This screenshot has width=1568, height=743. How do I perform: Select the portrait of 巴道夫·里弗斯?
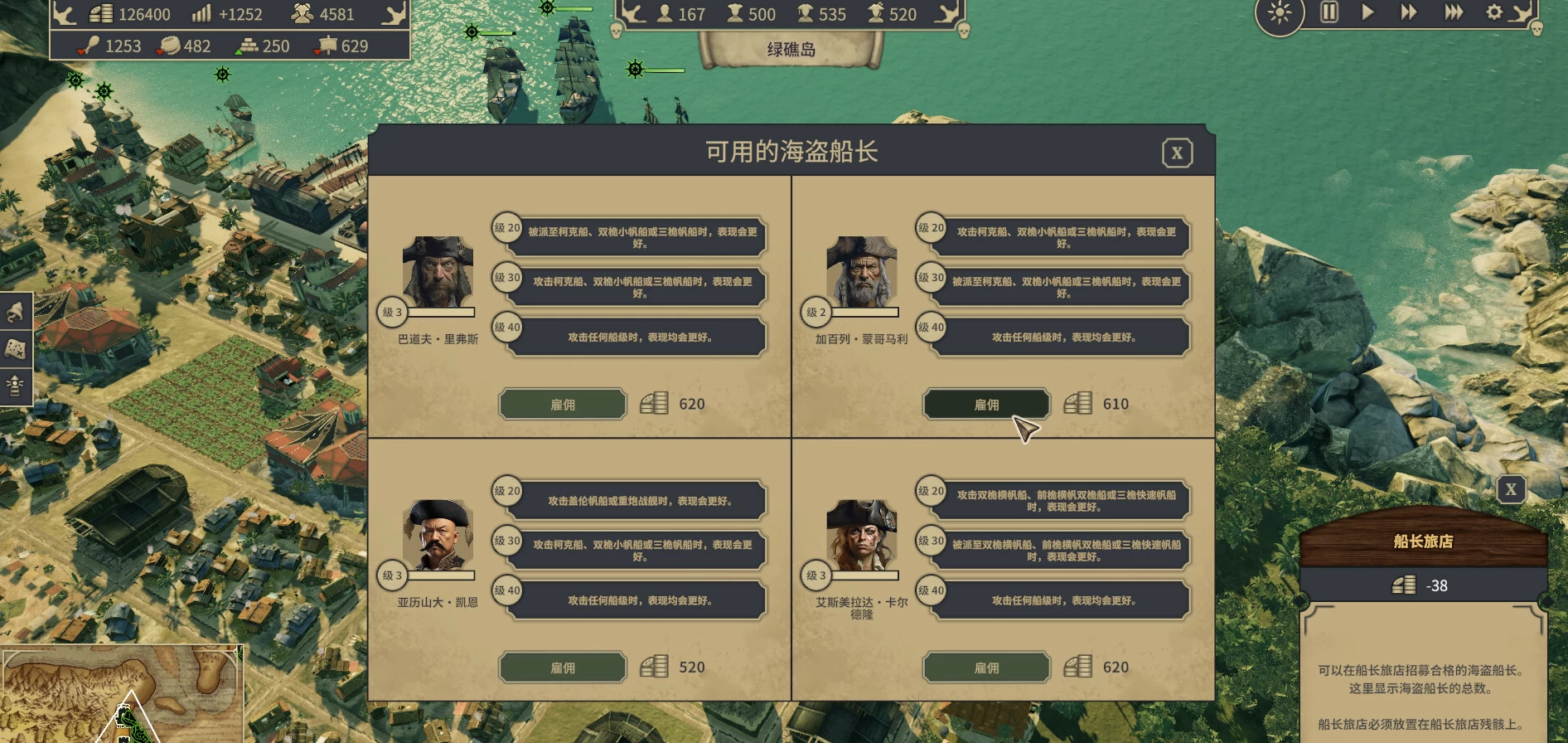pyautogui.click(x=438, y=272)
